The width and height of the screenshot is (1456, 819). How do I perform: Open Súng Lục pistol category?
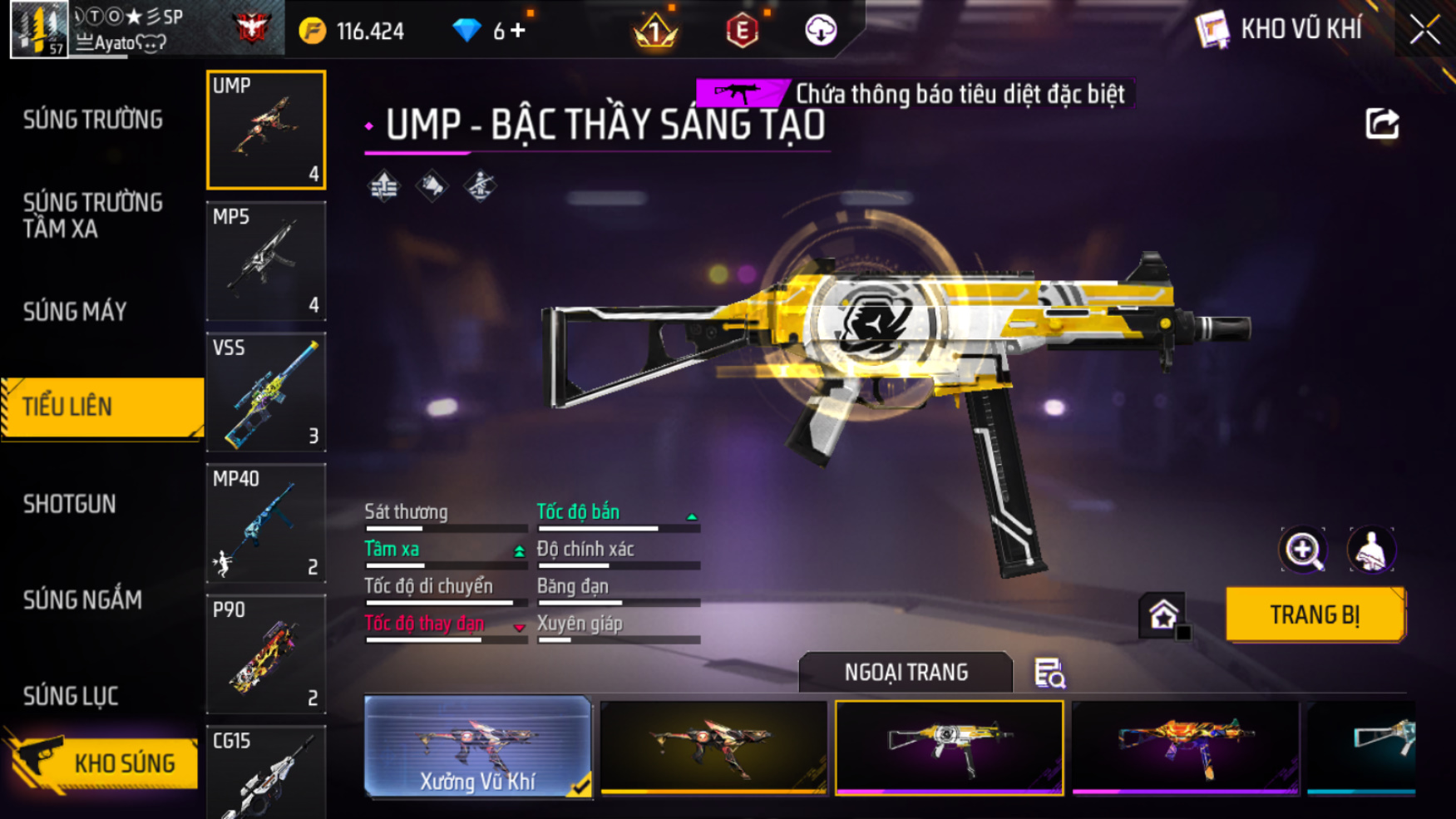click(x=71, y=696)
